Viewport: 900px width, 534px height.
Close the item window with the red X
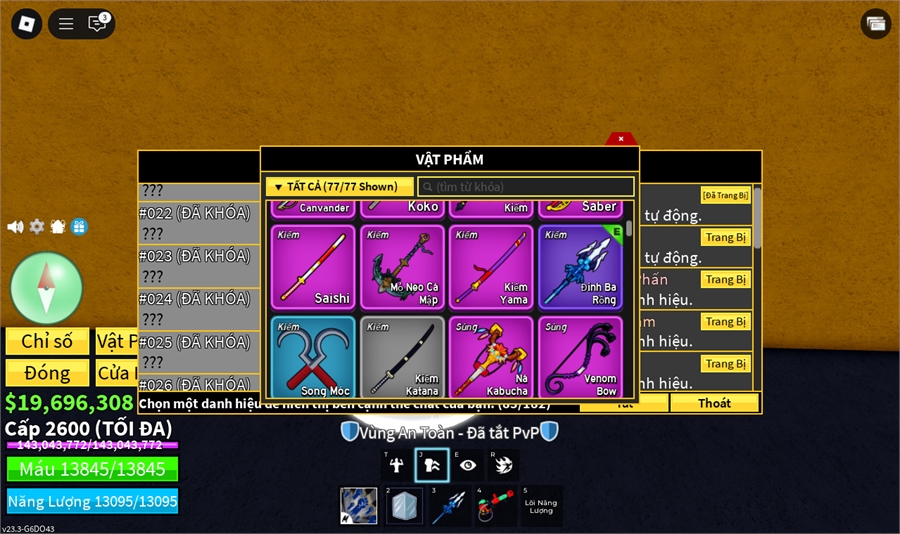click(620, 139)
